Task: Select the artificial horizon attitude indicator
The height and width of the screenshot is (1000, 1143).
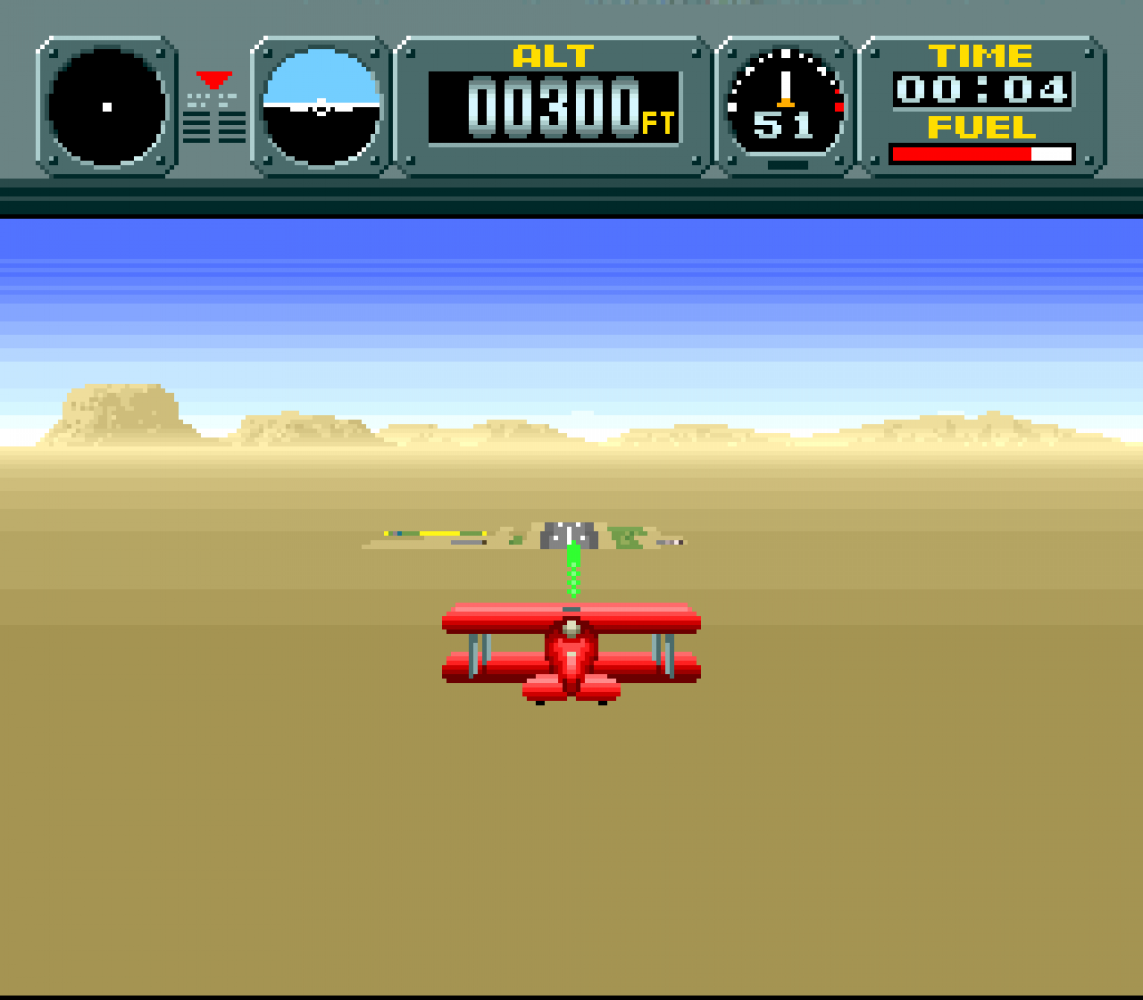Action: coord(321,107)
